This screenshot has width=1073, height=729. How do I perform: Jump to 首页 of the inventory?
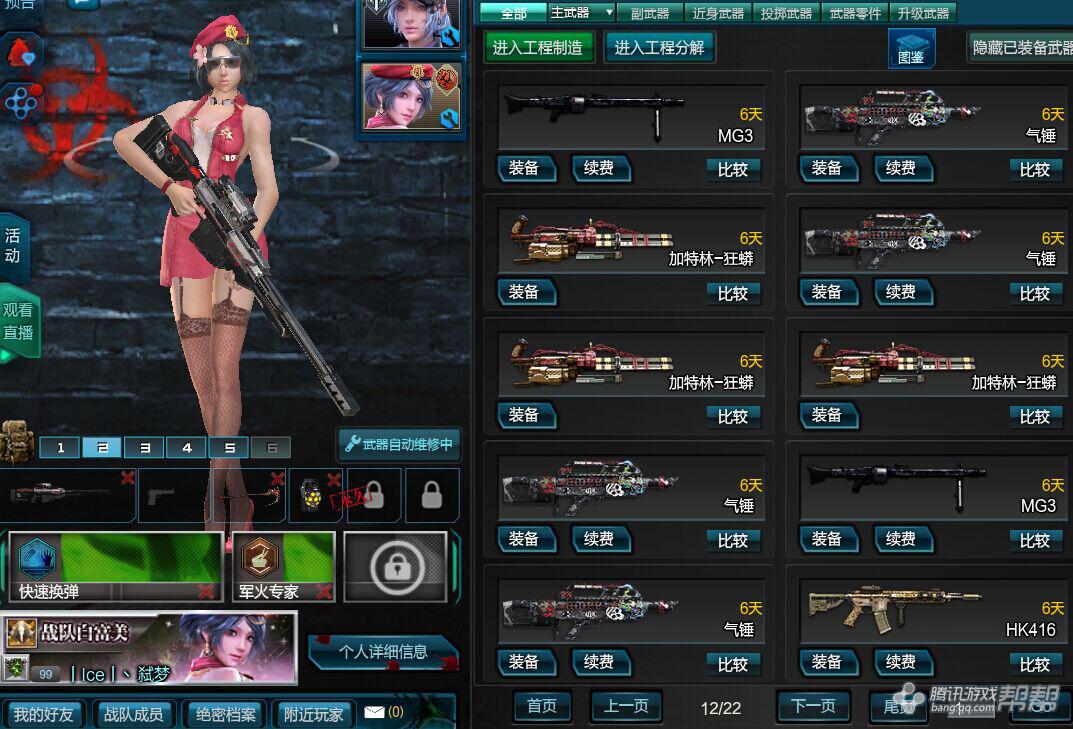tap(541, 706)
